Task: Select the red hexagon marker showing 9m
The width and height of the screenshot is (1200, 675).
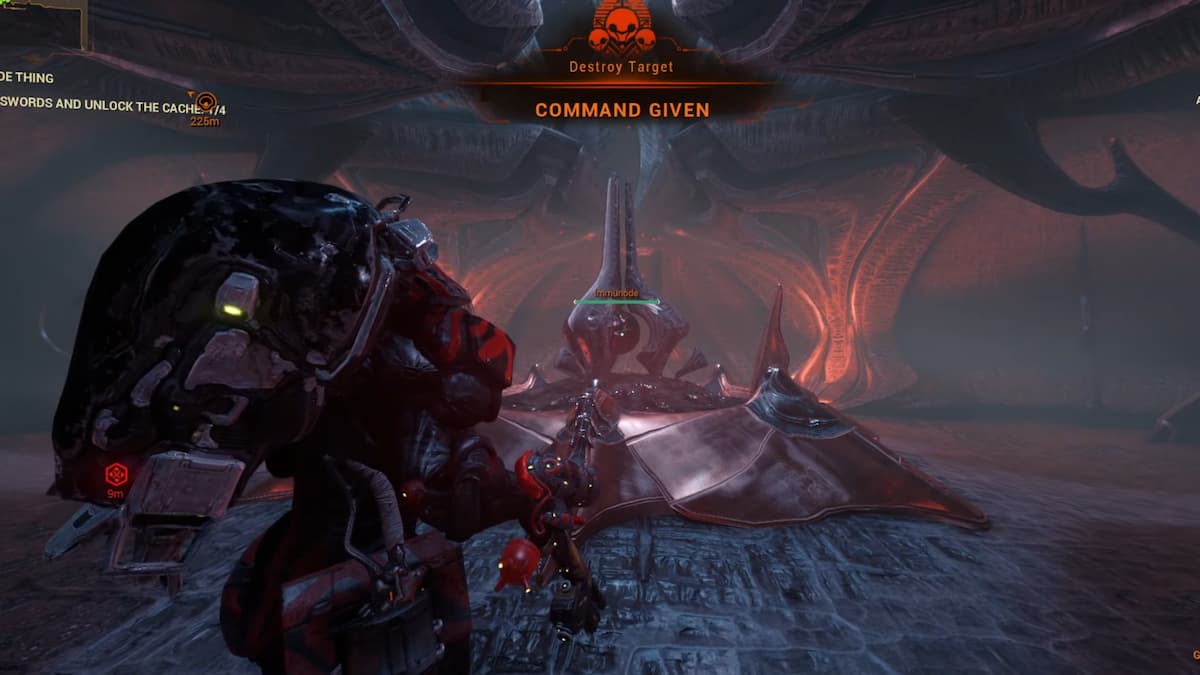Action: pyautogui.click(x=116, y=474)
